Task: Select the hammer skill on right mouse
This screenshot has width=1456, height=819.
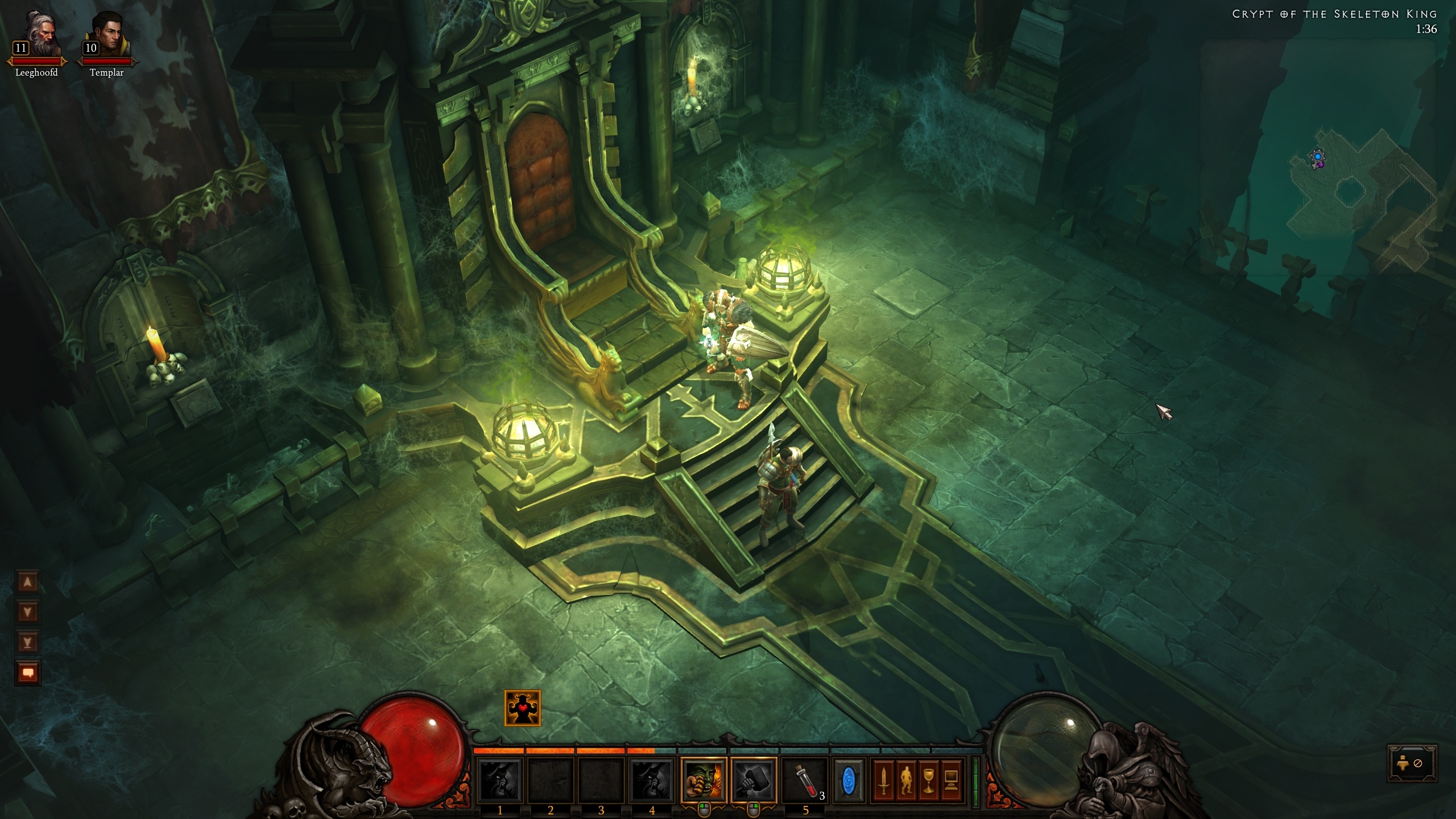Action: (x=753, y=780)
